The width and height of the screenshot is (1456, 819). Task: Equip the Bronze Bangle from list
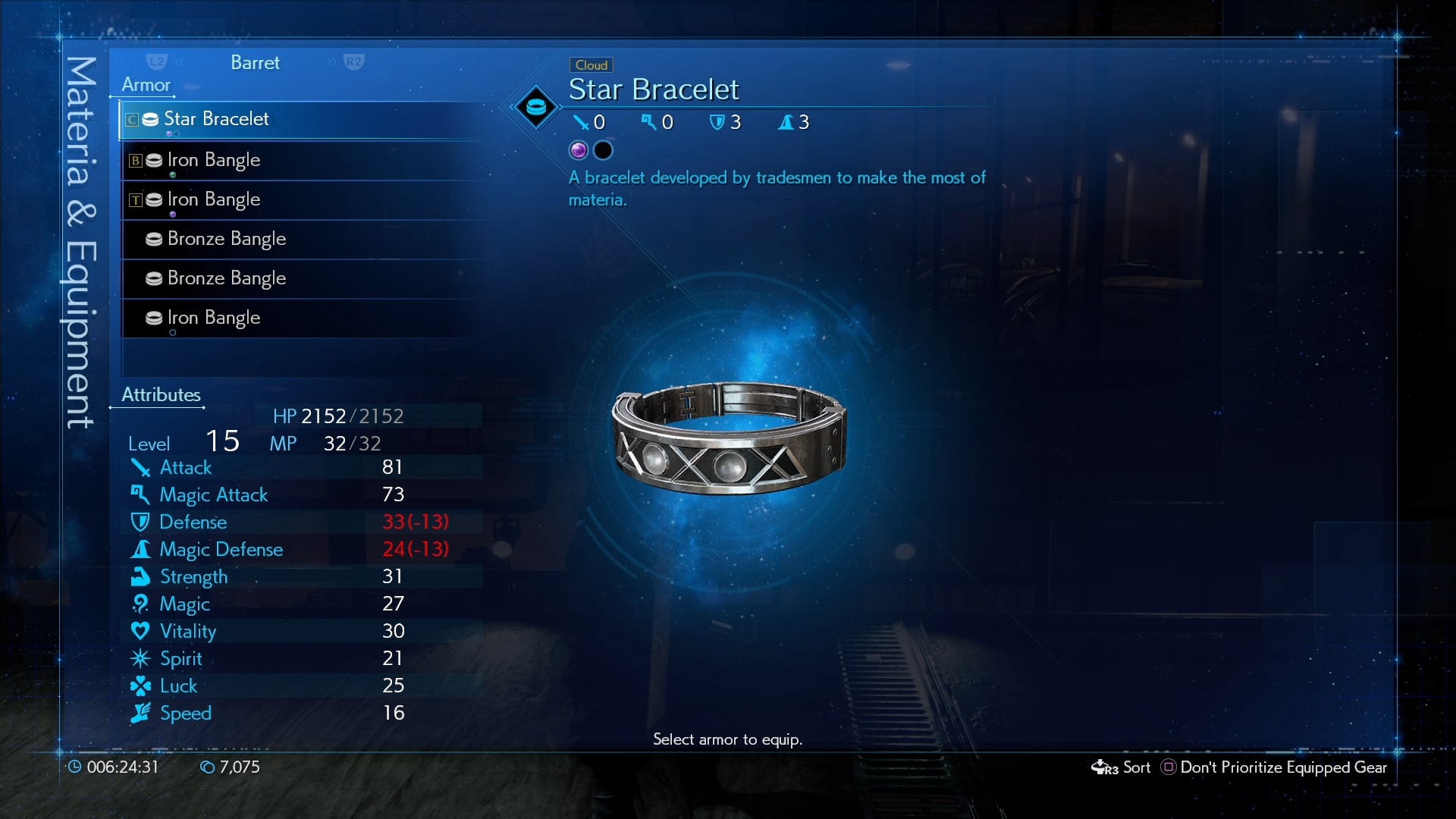[224, 239]
